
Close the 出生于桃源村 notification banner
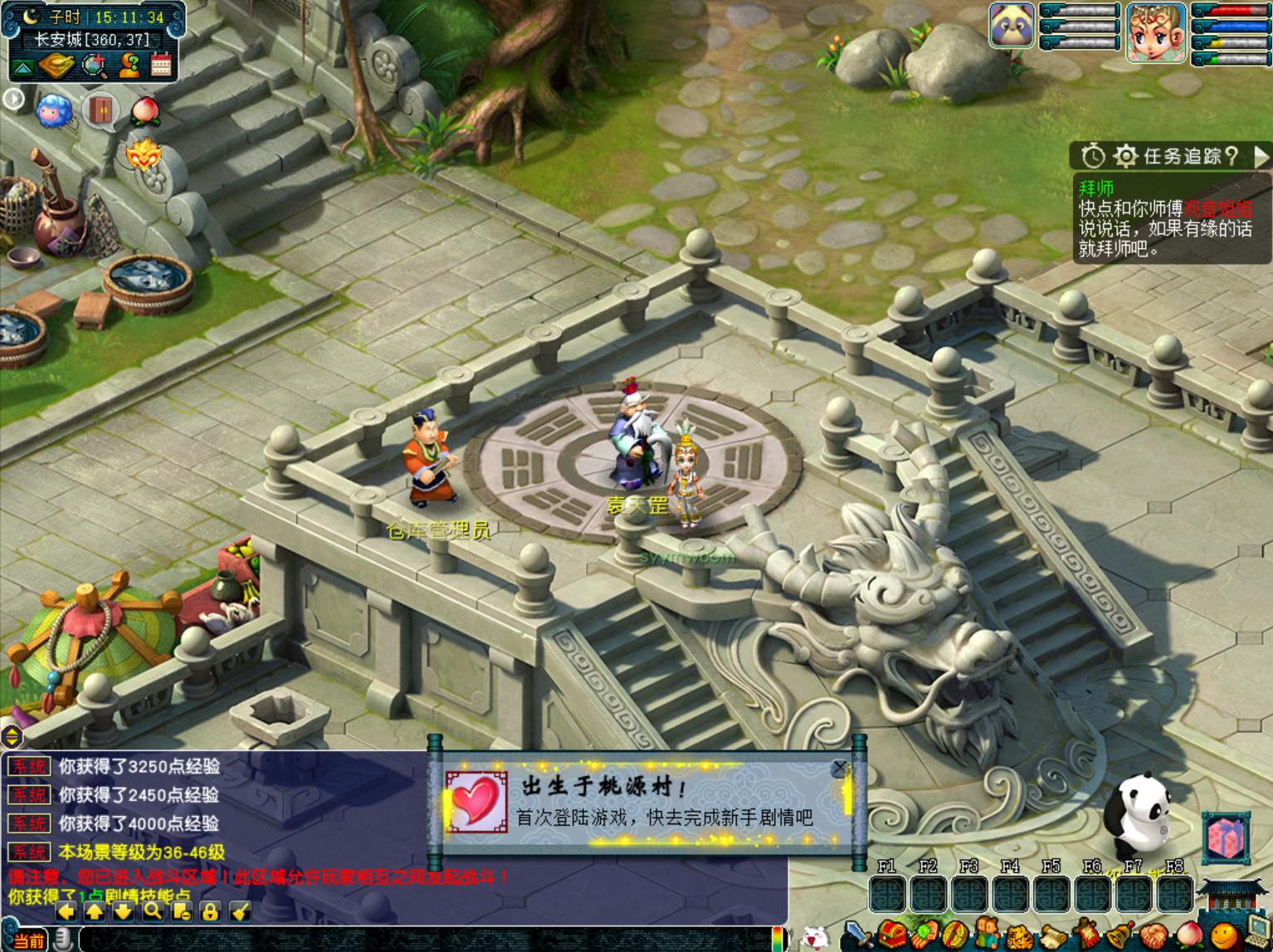(x=840, y=769)
